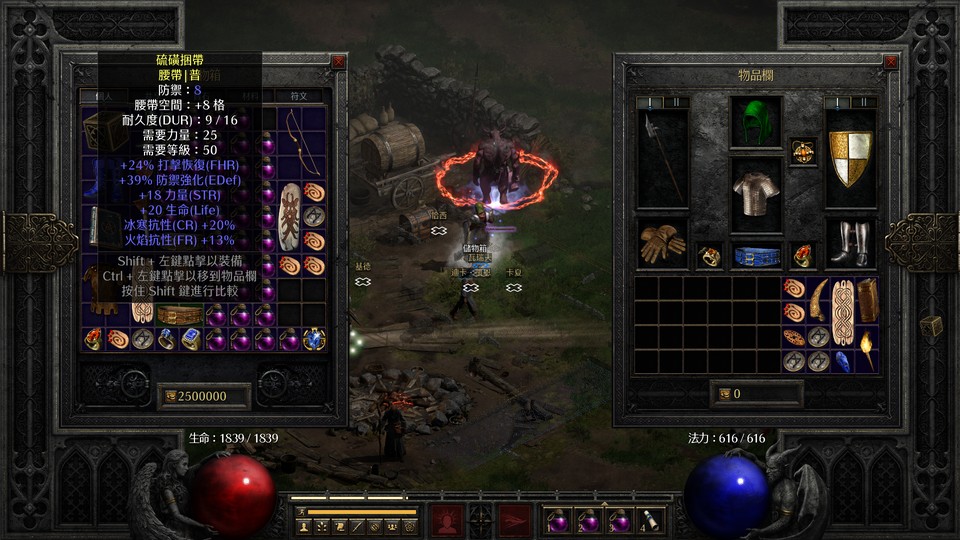Select the equipped chain body armor

click(755, 190)
